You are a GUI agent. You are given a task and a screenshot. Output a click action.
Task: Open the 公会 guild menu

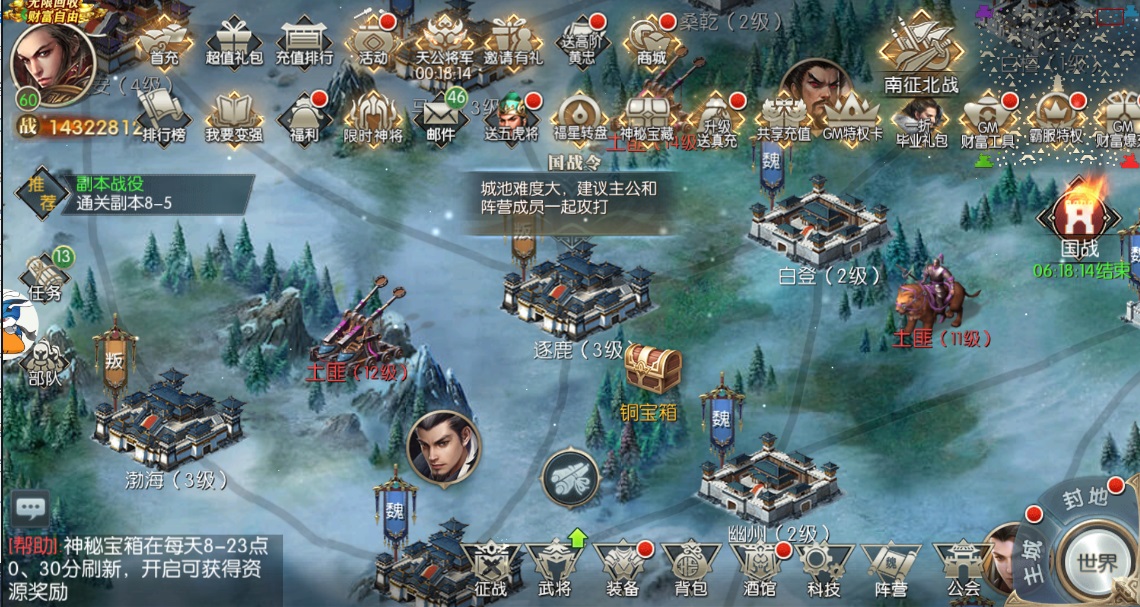pos(964,571)
